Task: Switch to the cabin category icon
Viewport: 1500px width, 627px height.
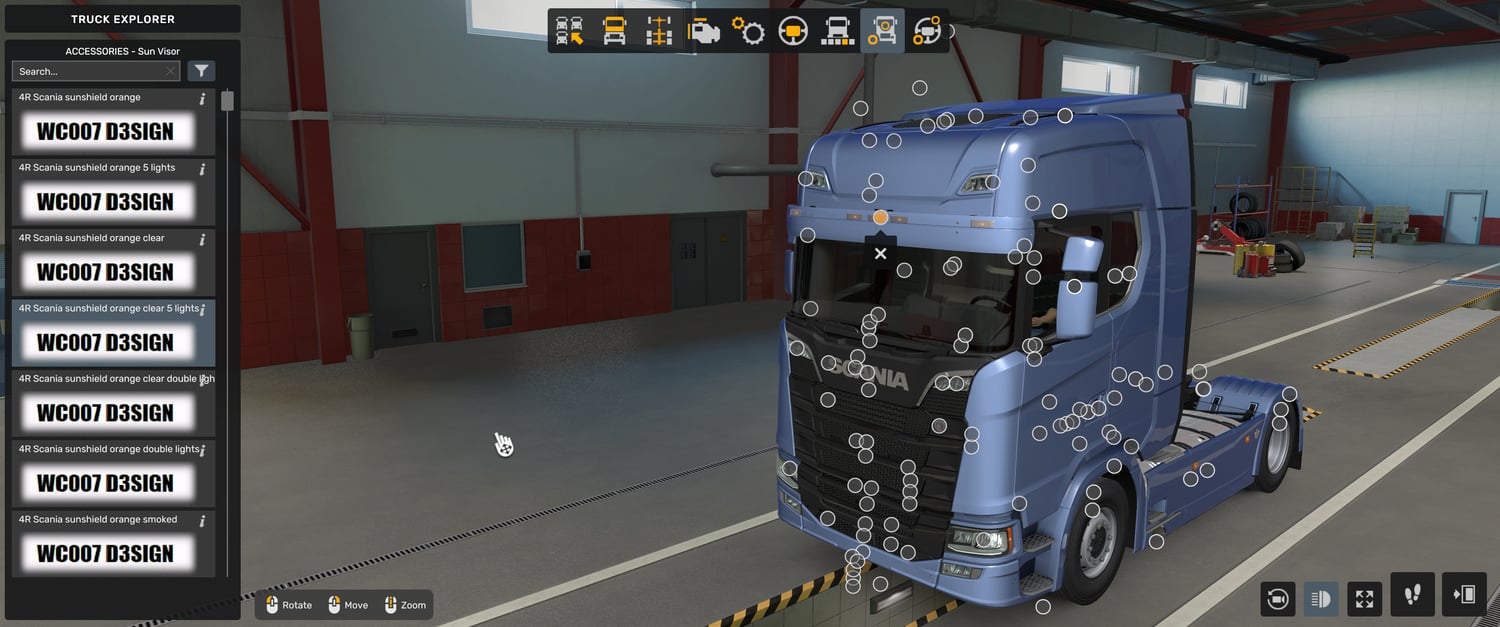Action: tap(614, 31)
